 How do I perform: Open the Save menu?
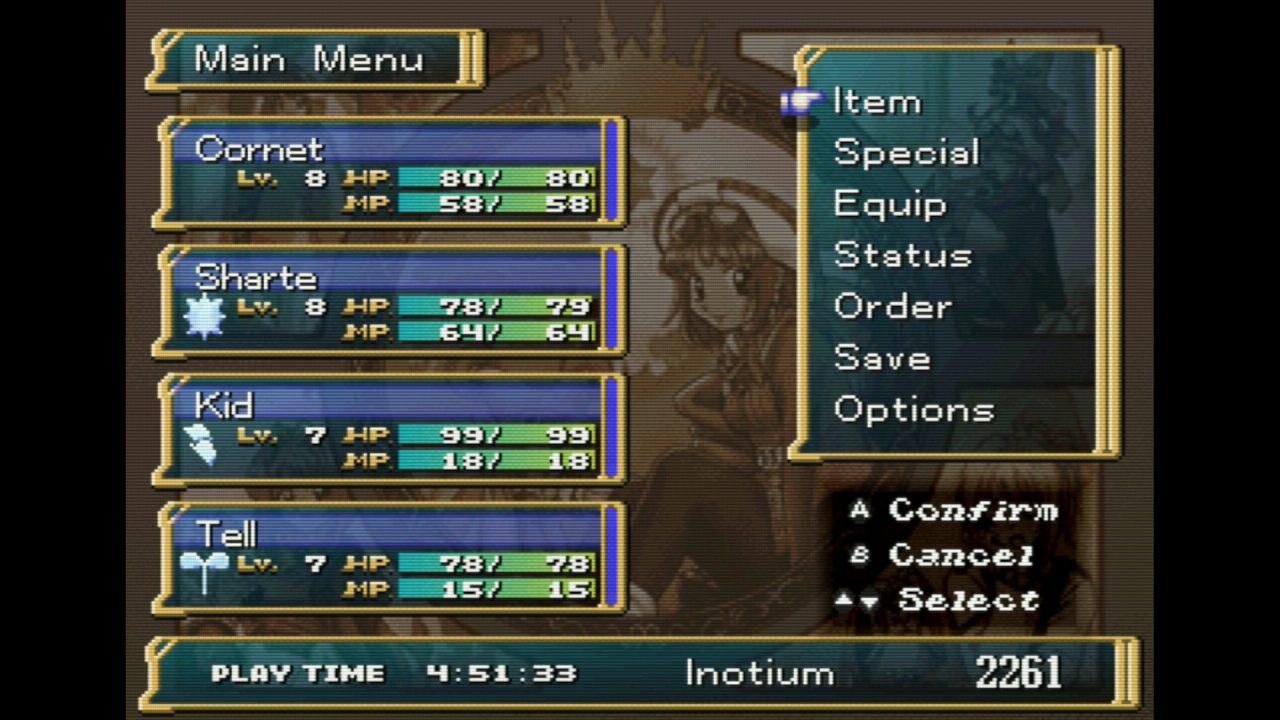(882, 357)
